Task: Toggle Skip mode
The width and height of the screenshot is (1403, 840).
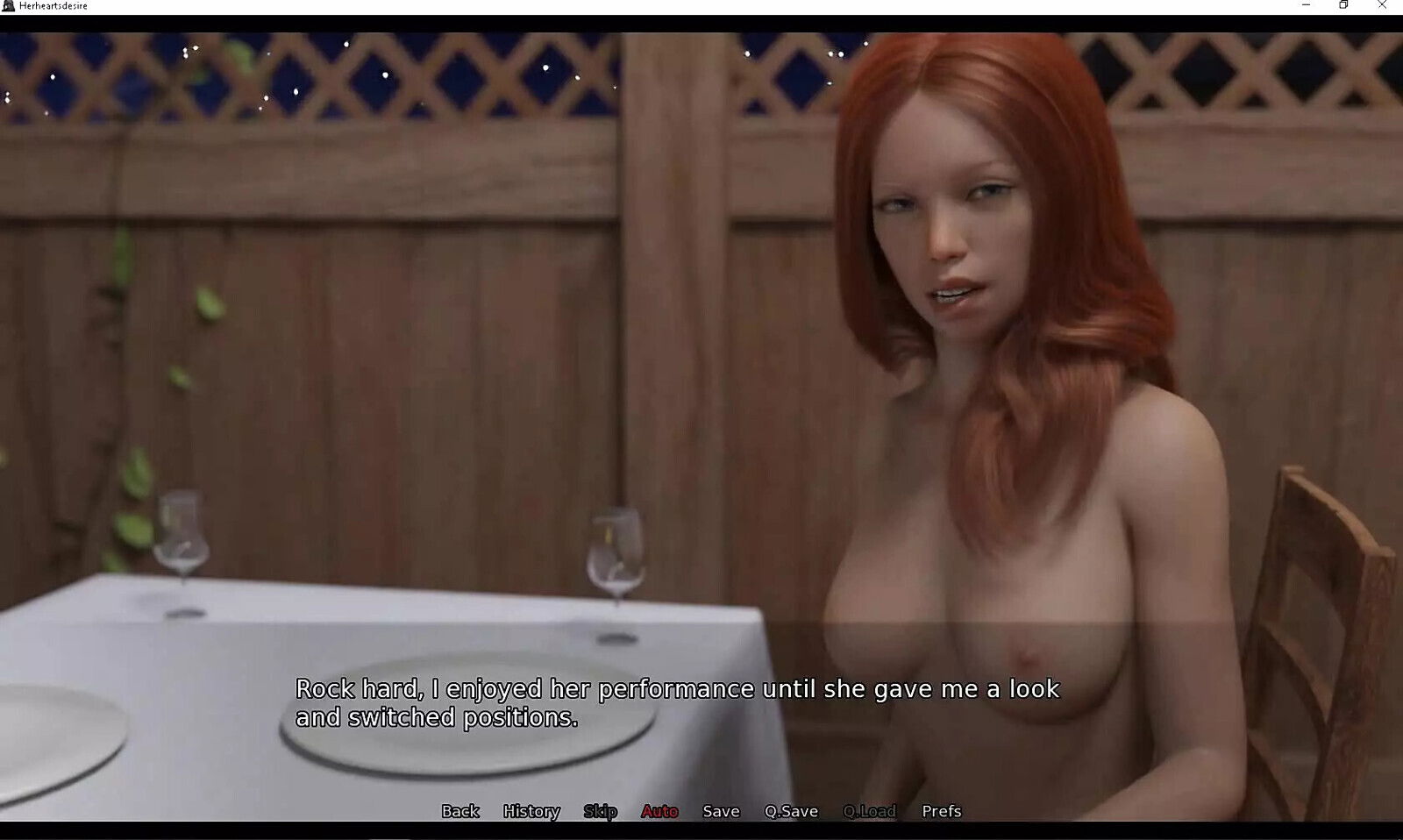Action: pyautogui.click(x=601, y=811)
